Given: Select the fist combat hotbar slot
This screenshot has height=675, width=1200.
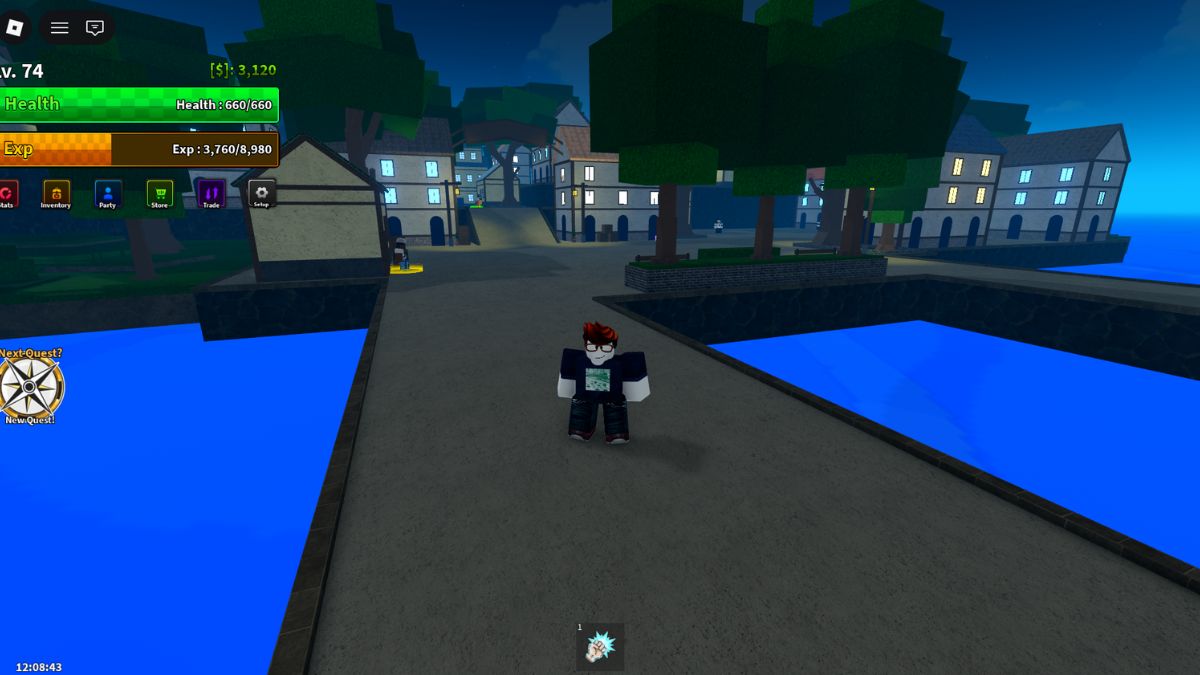Looking at the screenshot, I should (600, 648).
